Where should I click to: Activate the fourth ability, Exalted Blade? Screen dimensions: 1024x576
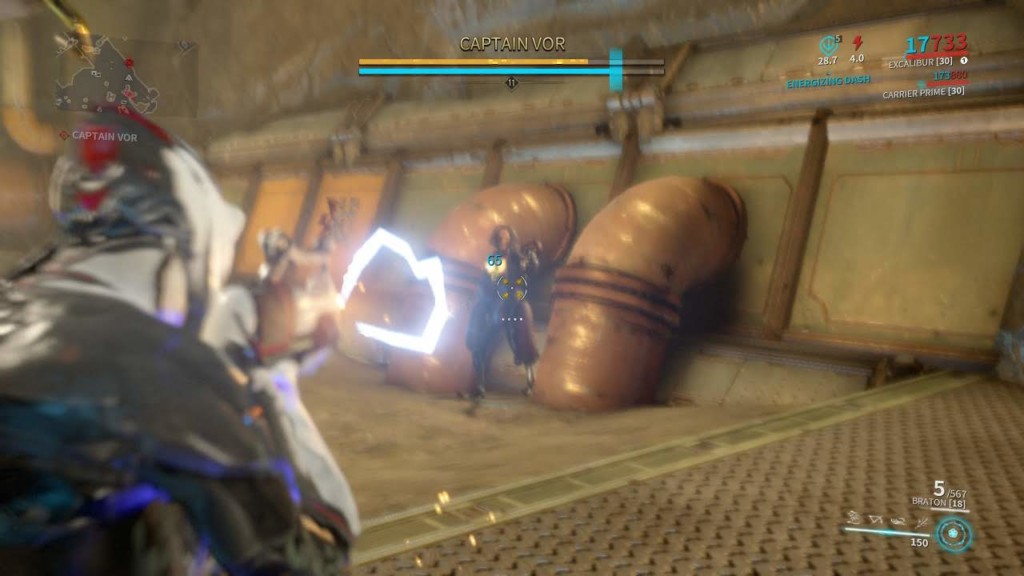coord(920,520)
